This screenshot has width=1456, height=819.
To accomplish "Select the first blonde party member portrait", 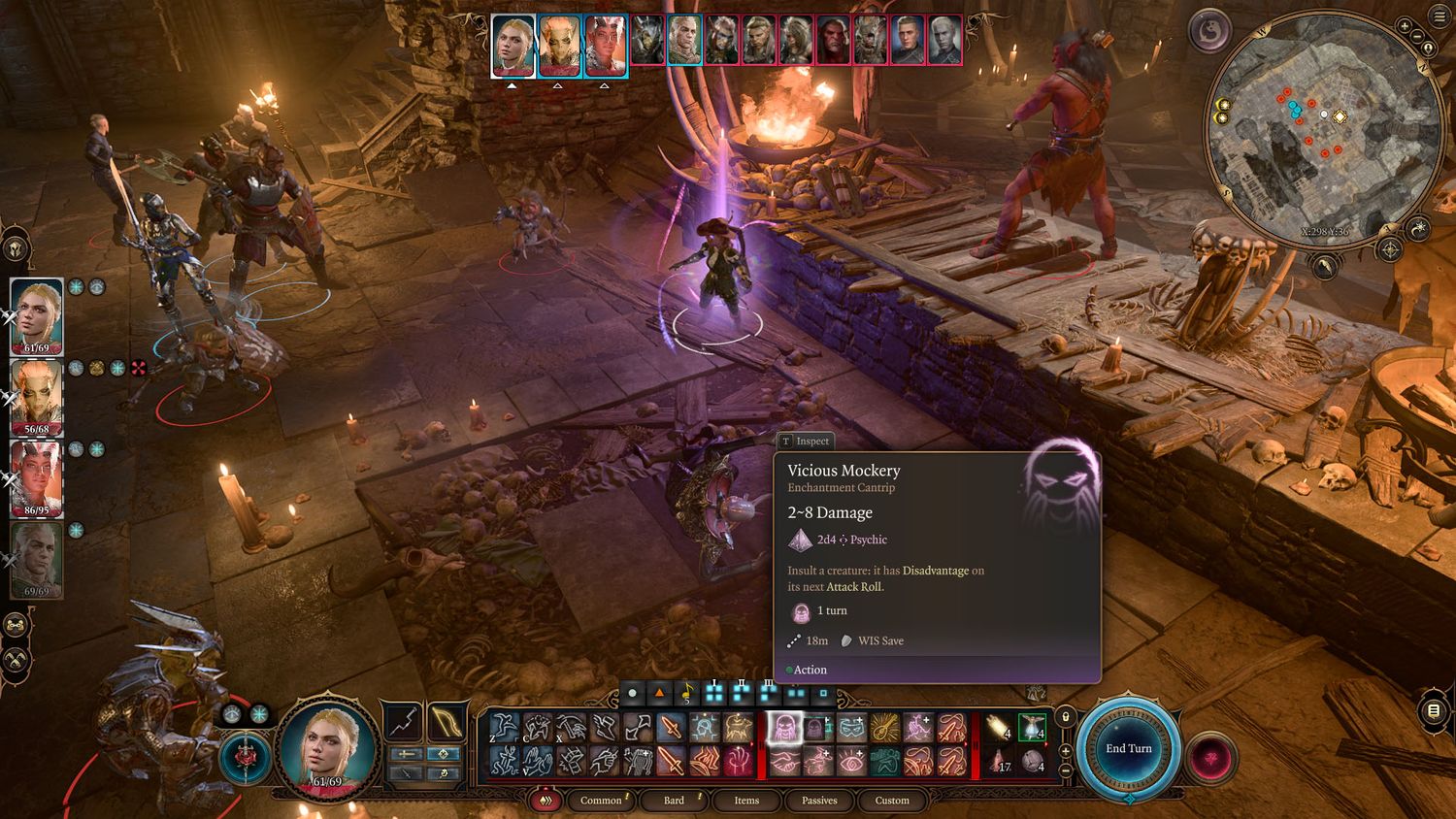I will 37,316.
